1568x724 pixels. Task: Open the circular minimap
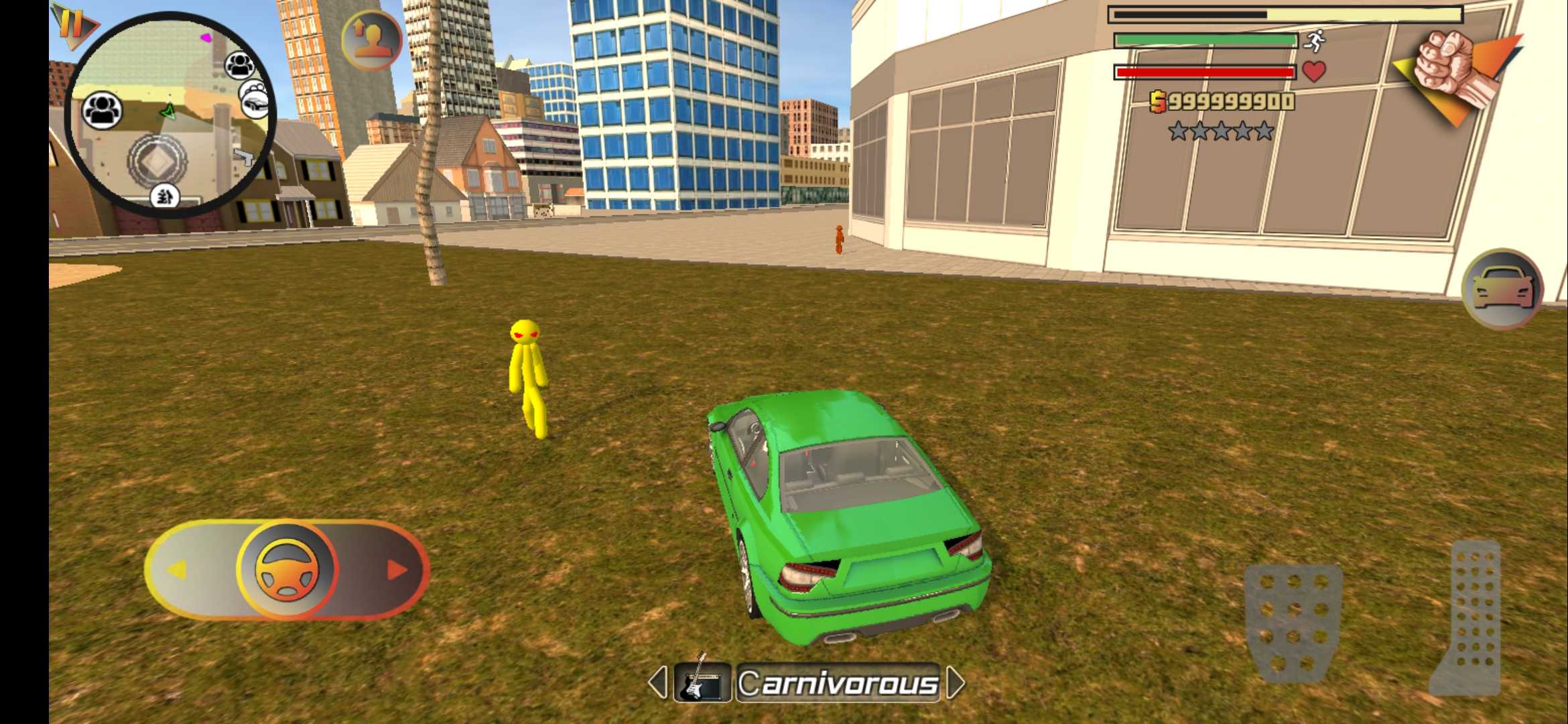[170, 114]
